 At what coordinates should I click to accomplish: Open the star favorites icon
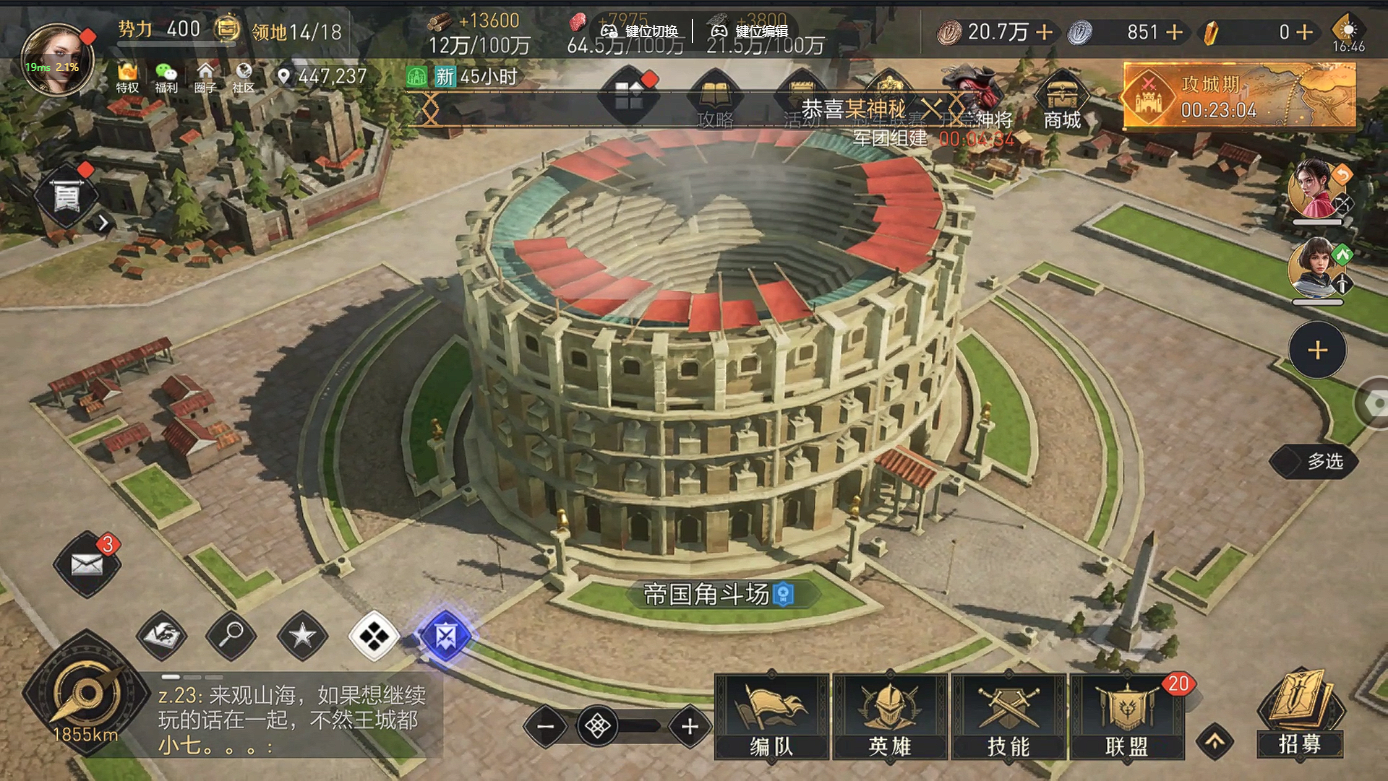302,634
